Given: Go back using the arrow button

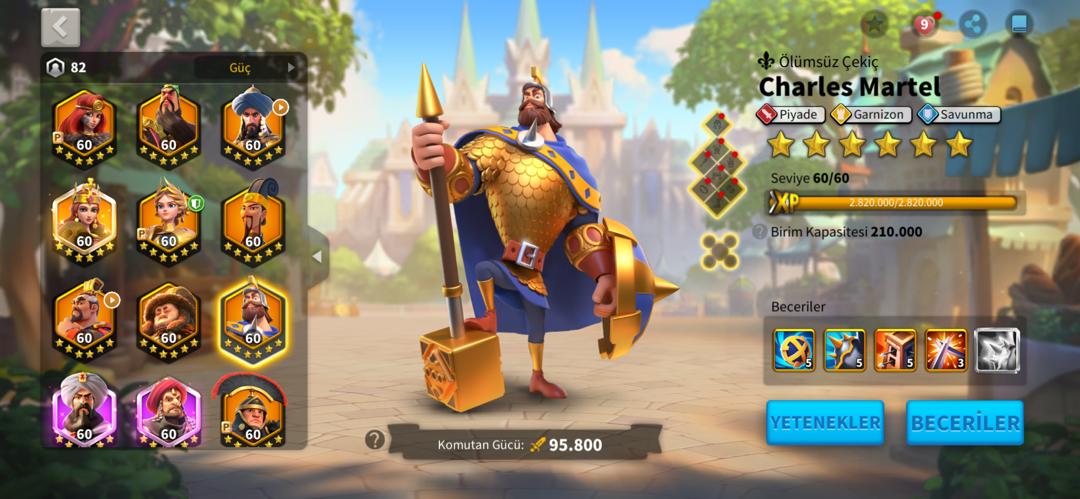Looking at the screenshot, I should pos(60,28).
